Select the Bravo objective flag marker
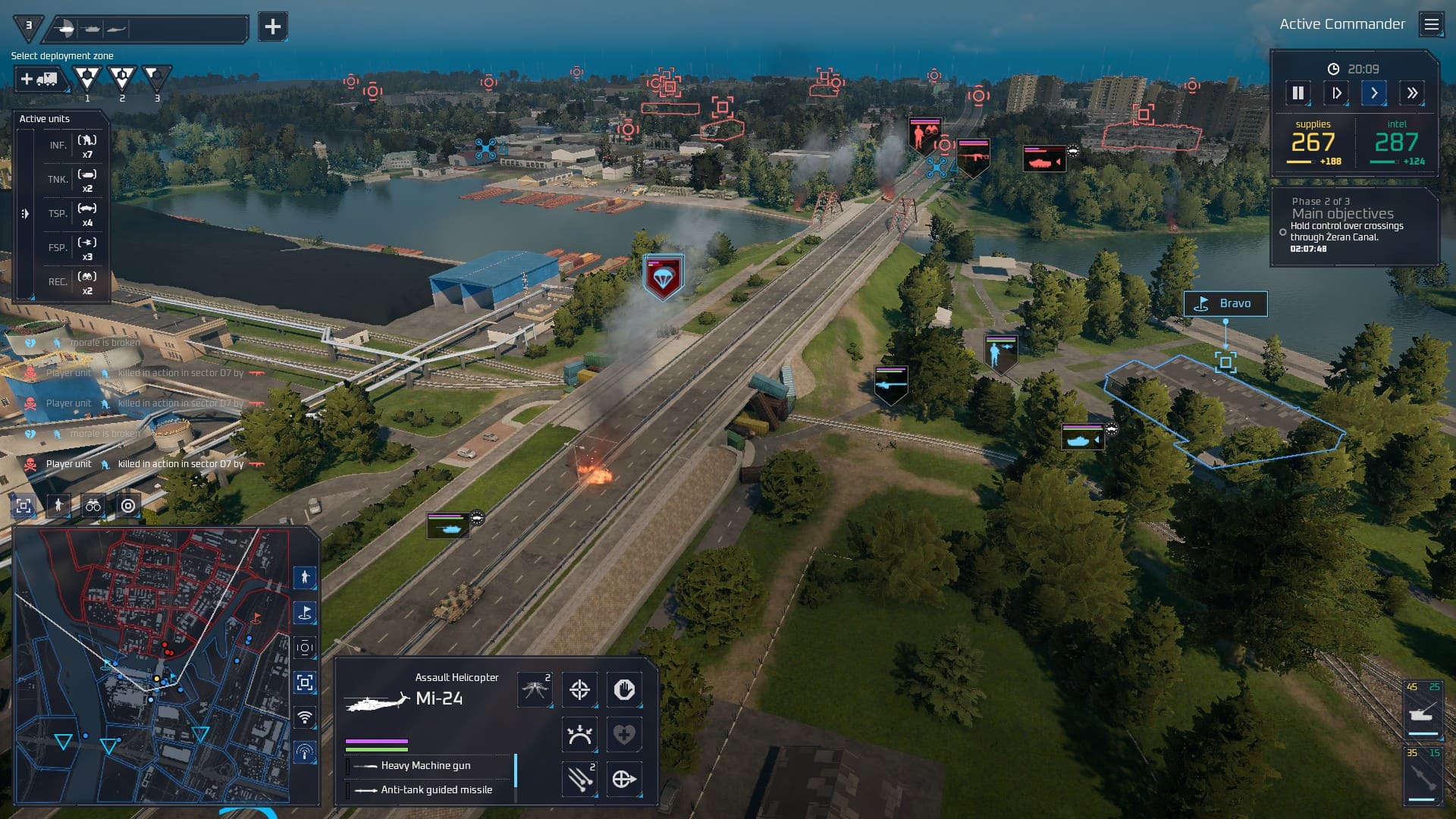1456x819 pixels. pos(1225,304)
